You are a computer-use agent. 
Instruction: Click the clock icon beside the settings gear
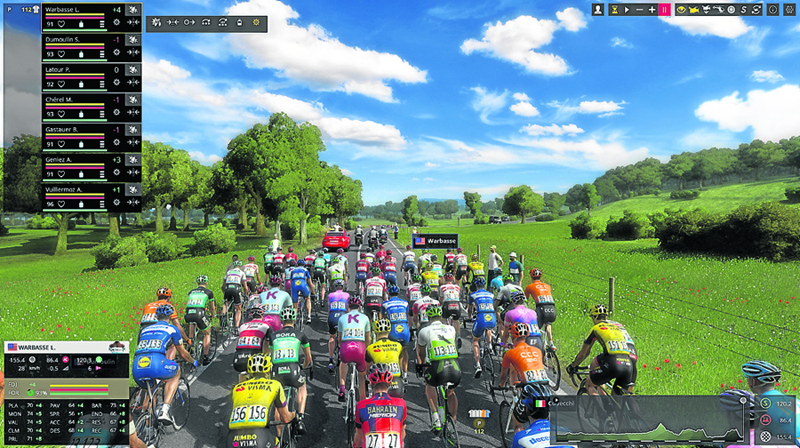point(773,9)
